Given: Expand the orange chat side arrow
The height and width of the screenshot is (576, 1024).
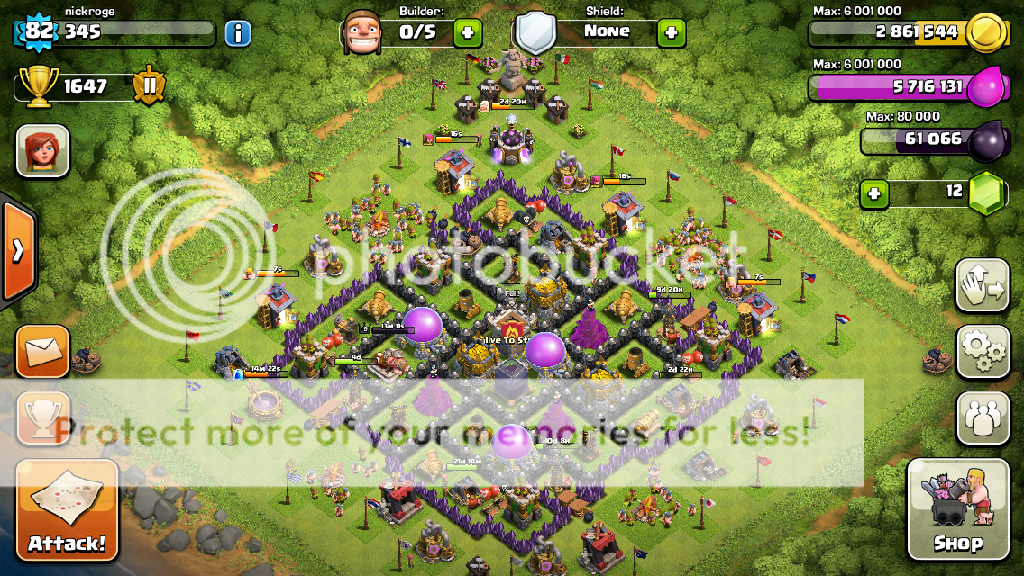Looking at the screenshot, I should 17,251.
